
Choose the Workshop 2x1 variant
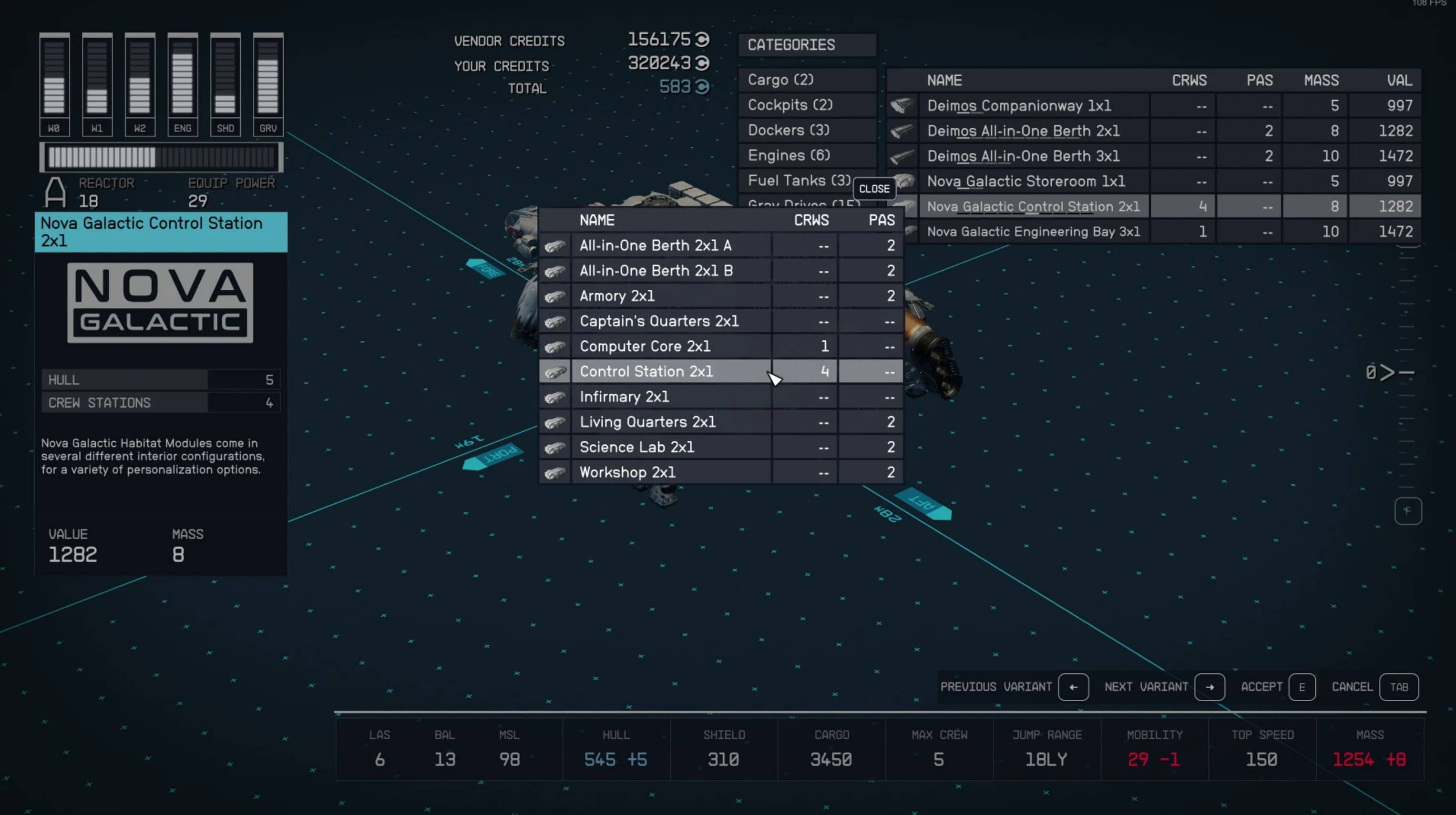pos(627,472)
